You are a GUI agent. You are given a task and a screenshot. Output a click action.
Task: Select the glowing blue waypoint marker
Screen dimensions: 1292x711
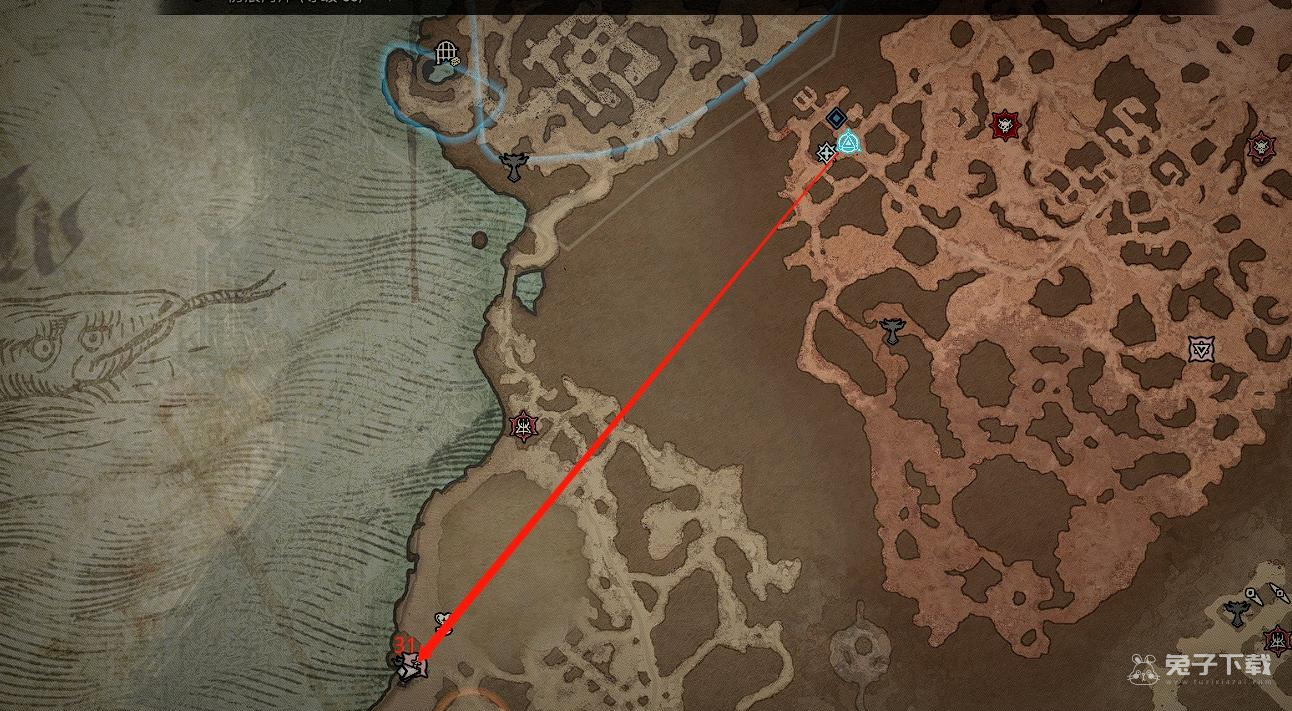point(848,143)
